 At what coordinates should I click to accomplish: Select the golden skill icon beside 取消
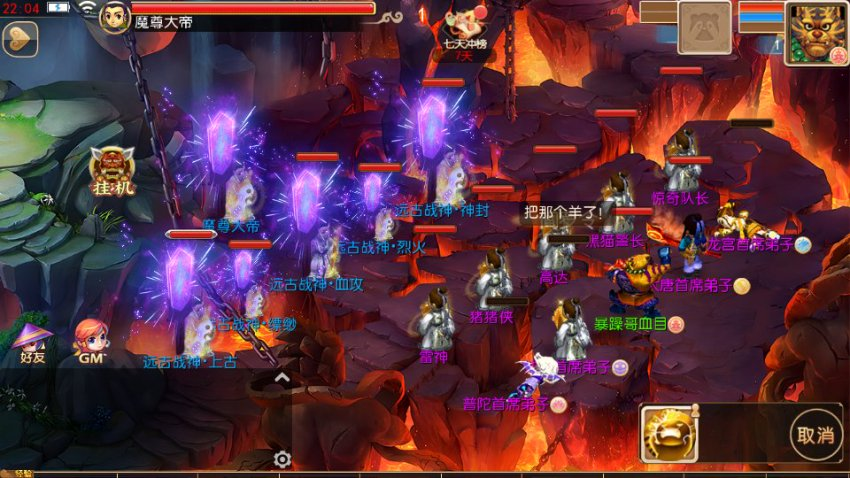coord(668,434)
